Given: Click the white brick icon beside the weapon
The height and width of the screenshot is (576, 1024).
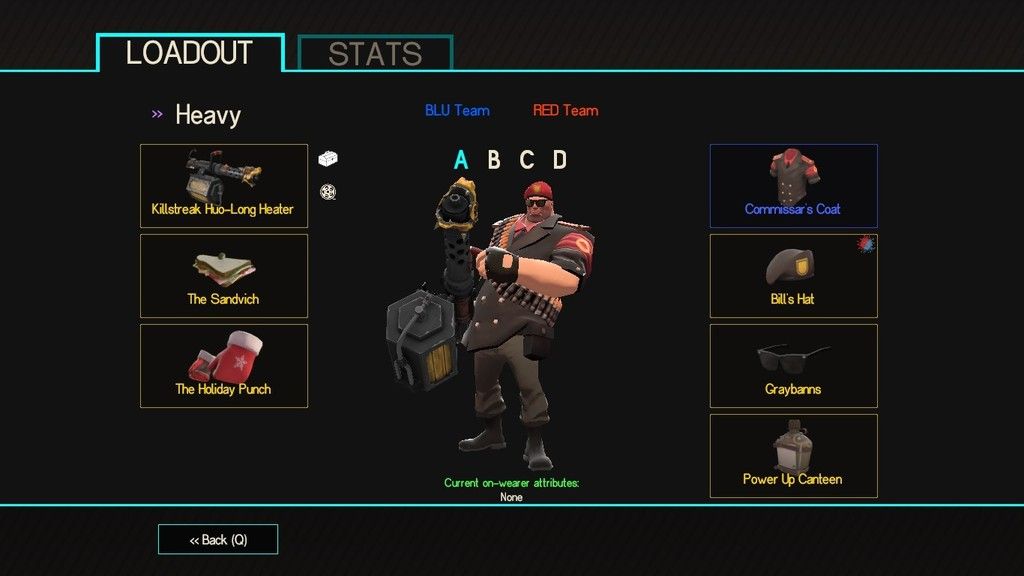Looking at the screenshot, I should click(x=328, y=158).
